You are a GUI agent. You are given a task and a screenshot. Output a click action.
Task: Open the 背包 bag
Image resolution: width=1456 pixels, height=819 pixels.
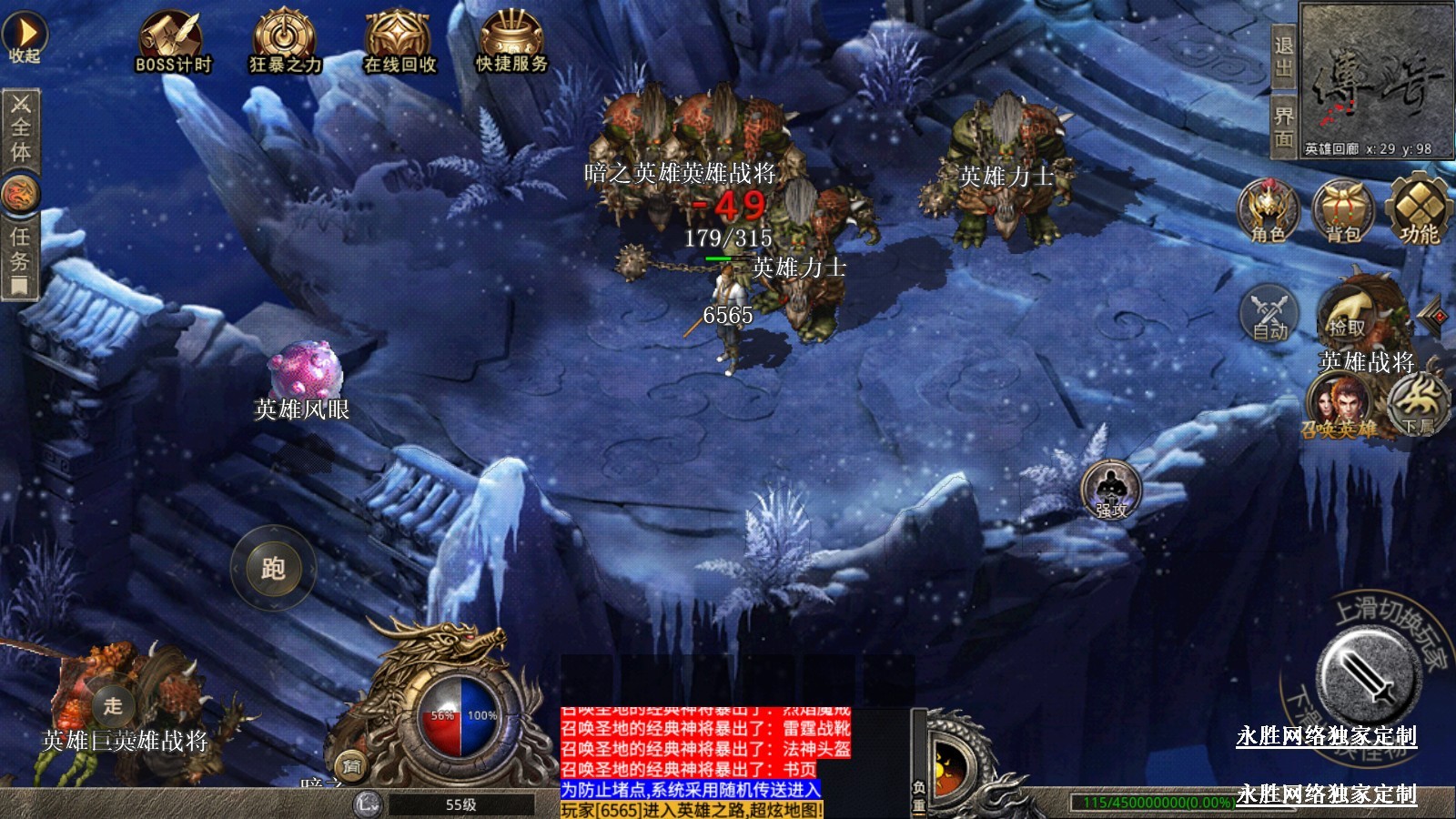(1343, 211)
